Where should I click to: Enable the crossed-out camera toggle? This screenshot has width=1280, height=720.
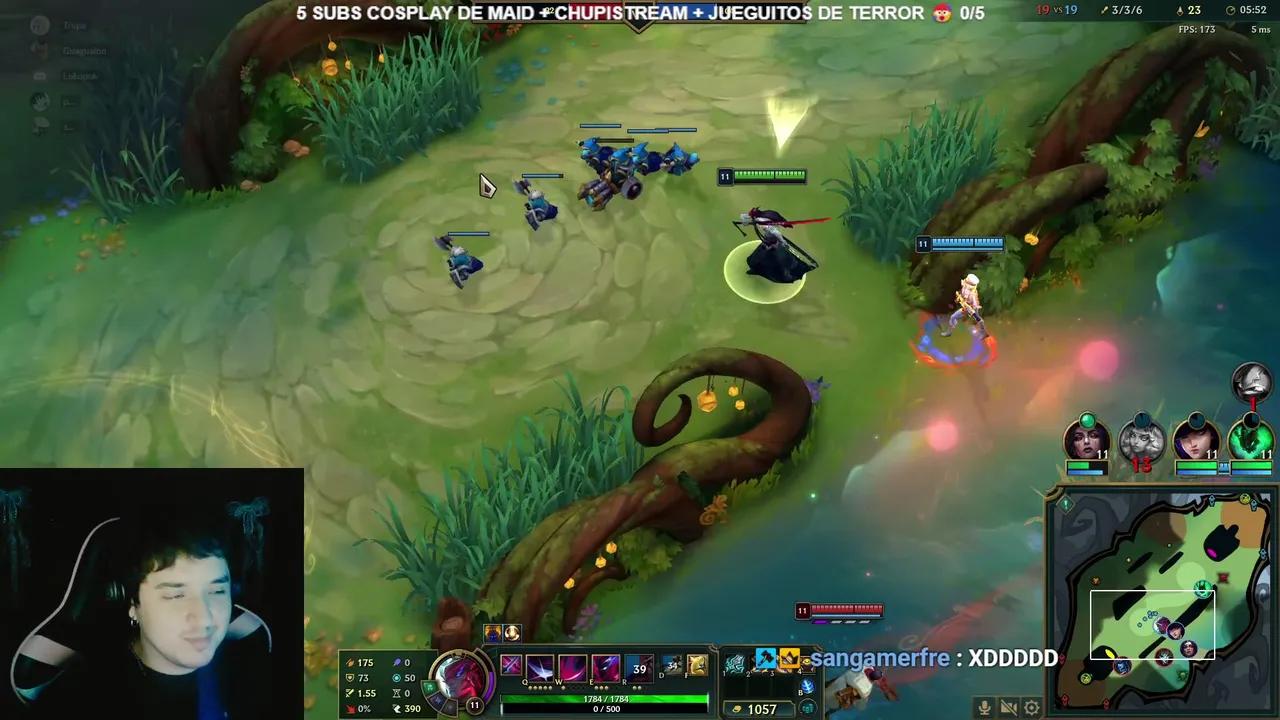click(x=1008, y=706)
